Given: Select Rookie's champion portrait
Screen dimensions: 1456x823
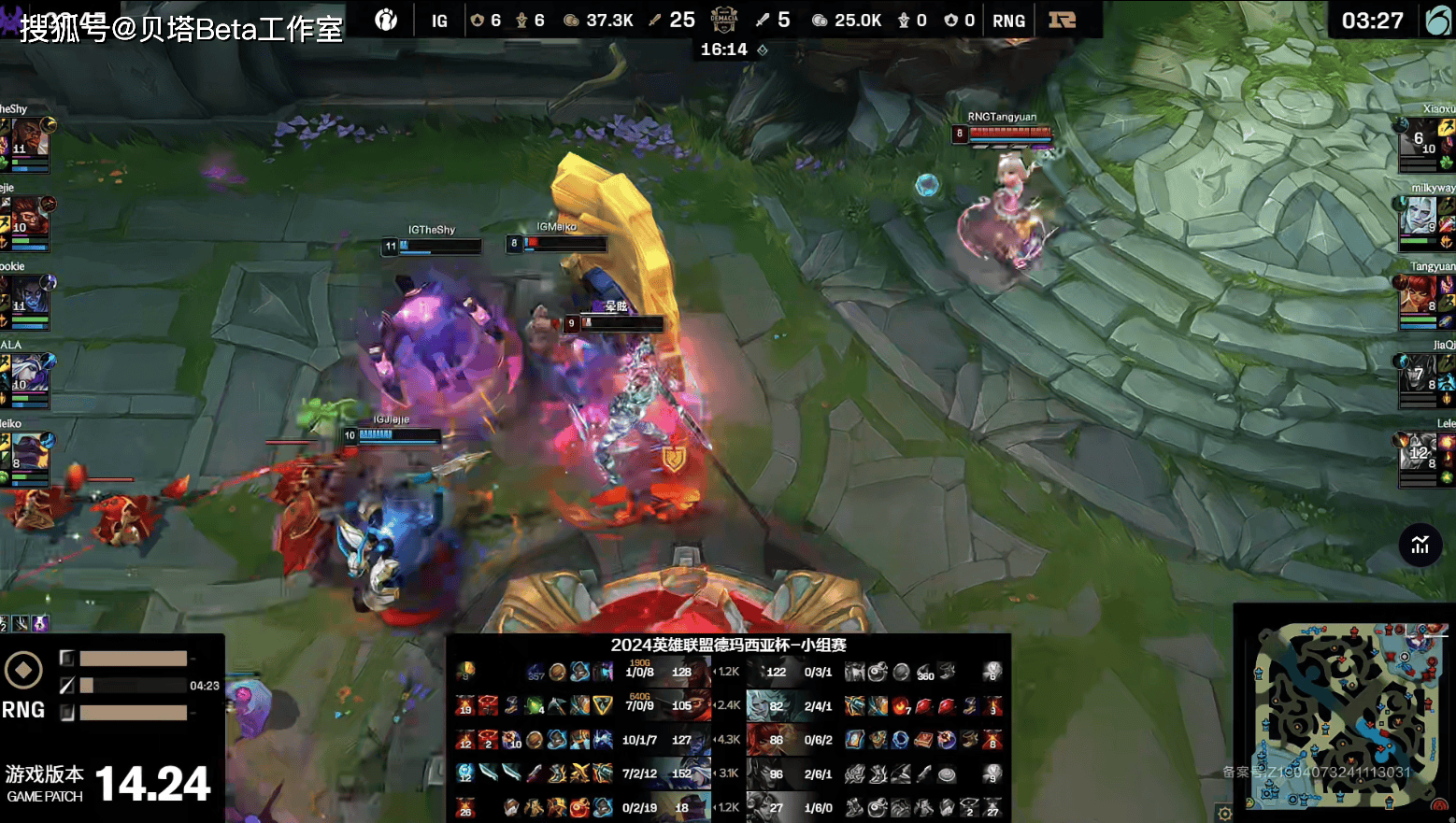Looking at the screenshot, I should [x=28, y=295].
